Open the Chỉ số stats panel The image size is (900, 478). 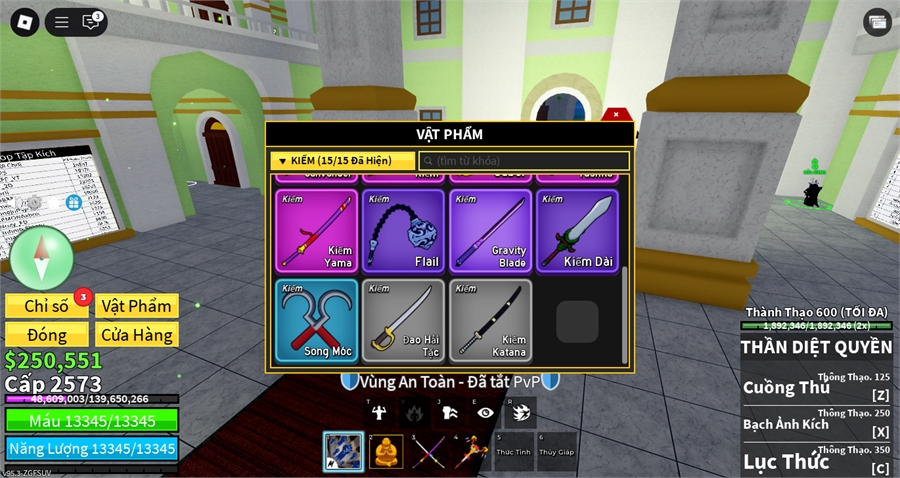click(46, 306)
